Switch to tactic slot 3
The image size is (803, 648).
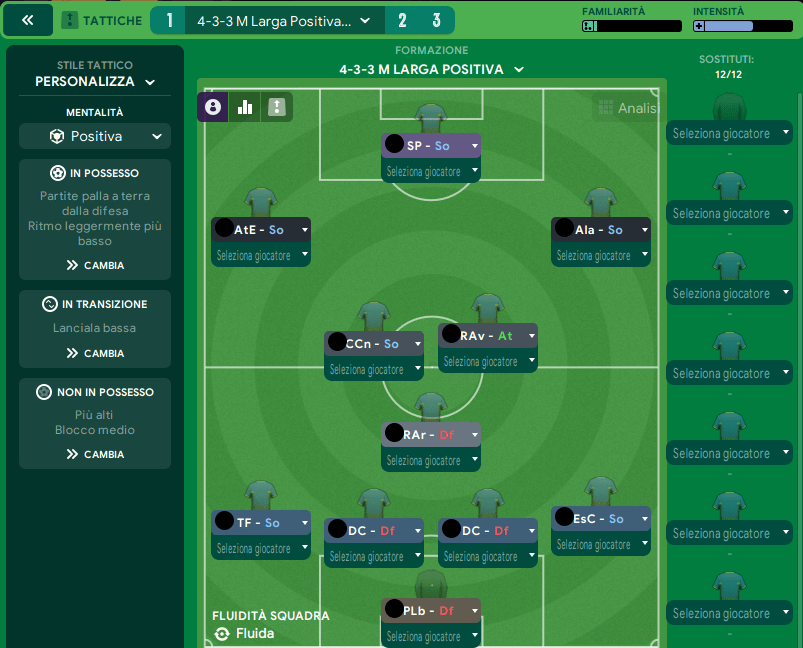point(437,20)
